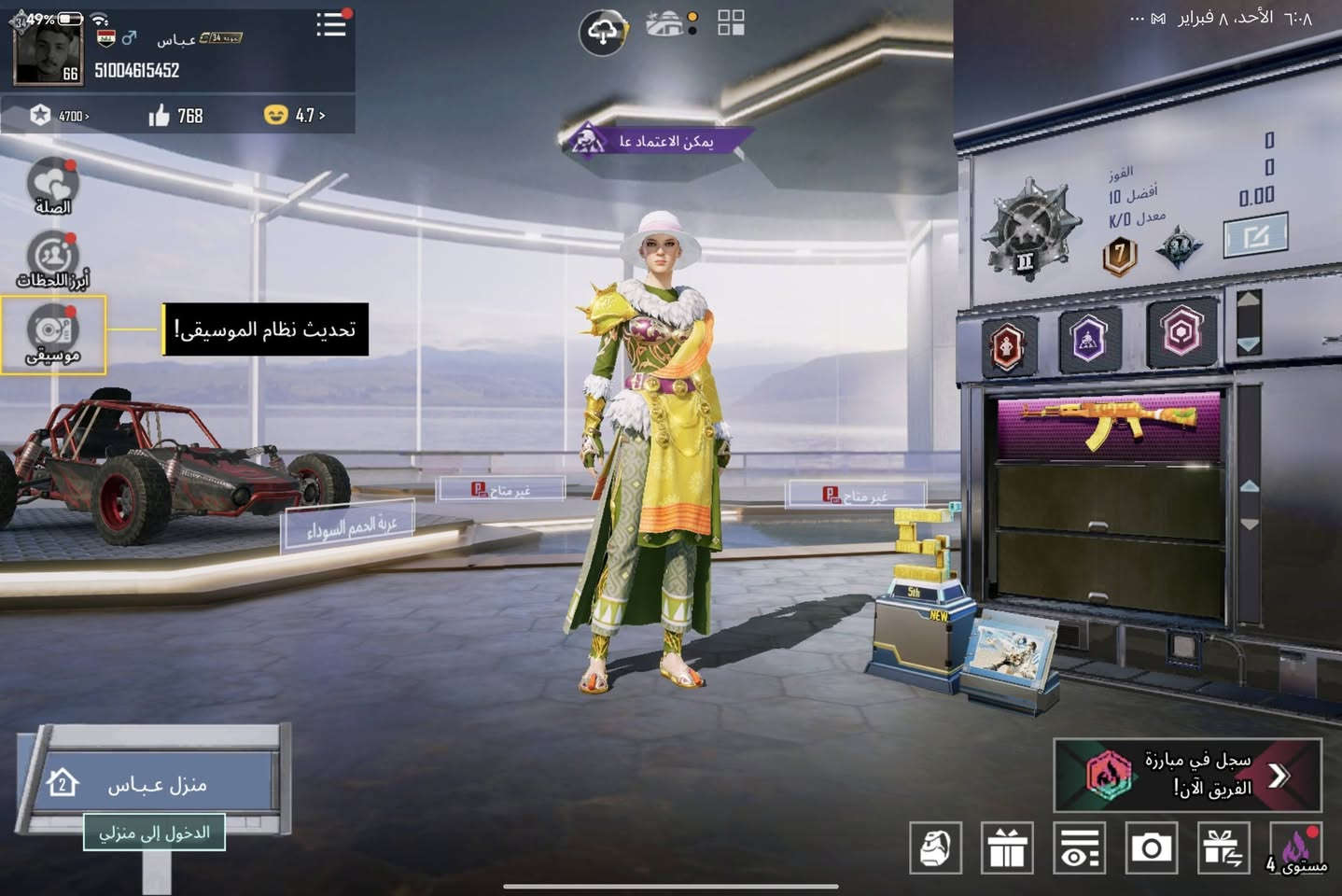Open the gift exchange icon
Image resolution: width=1342 pixels, height=896 pixels.
pyautogui.click(x=1223, y=848)
